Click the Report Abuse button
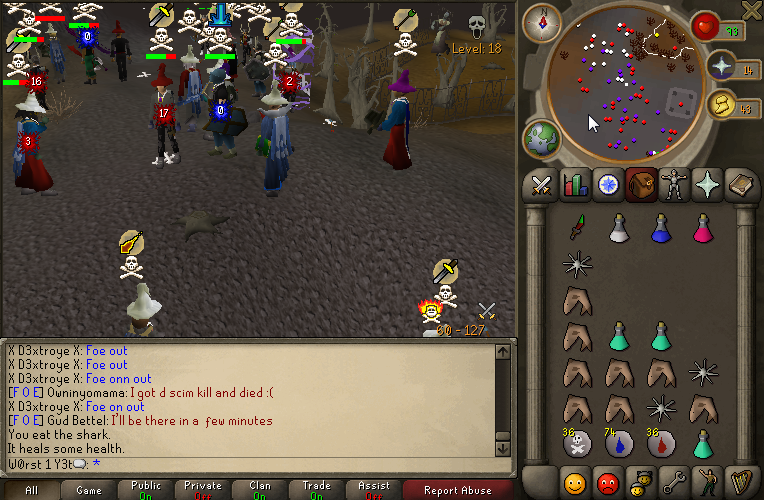The image size is (764, 500). [457, 490]
